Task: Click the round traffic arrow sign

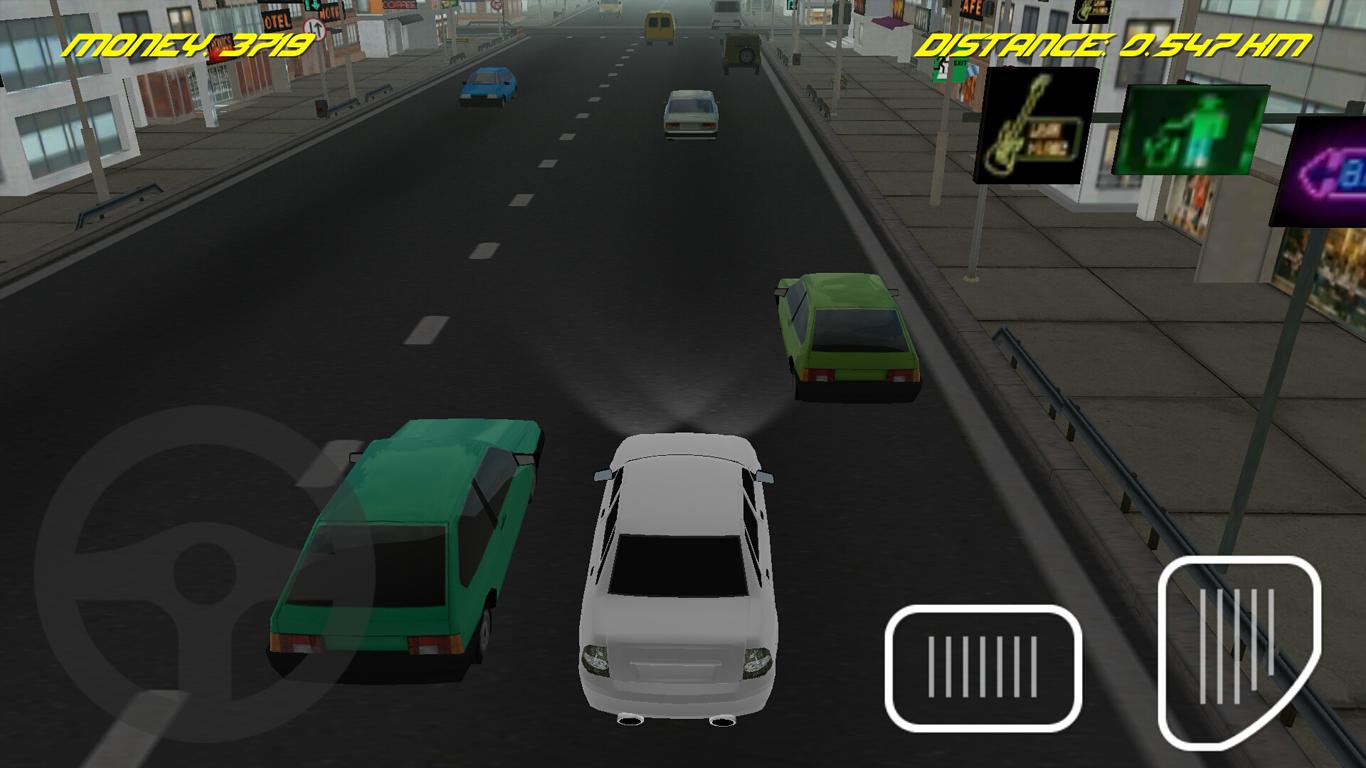Action: coord(313,27)
